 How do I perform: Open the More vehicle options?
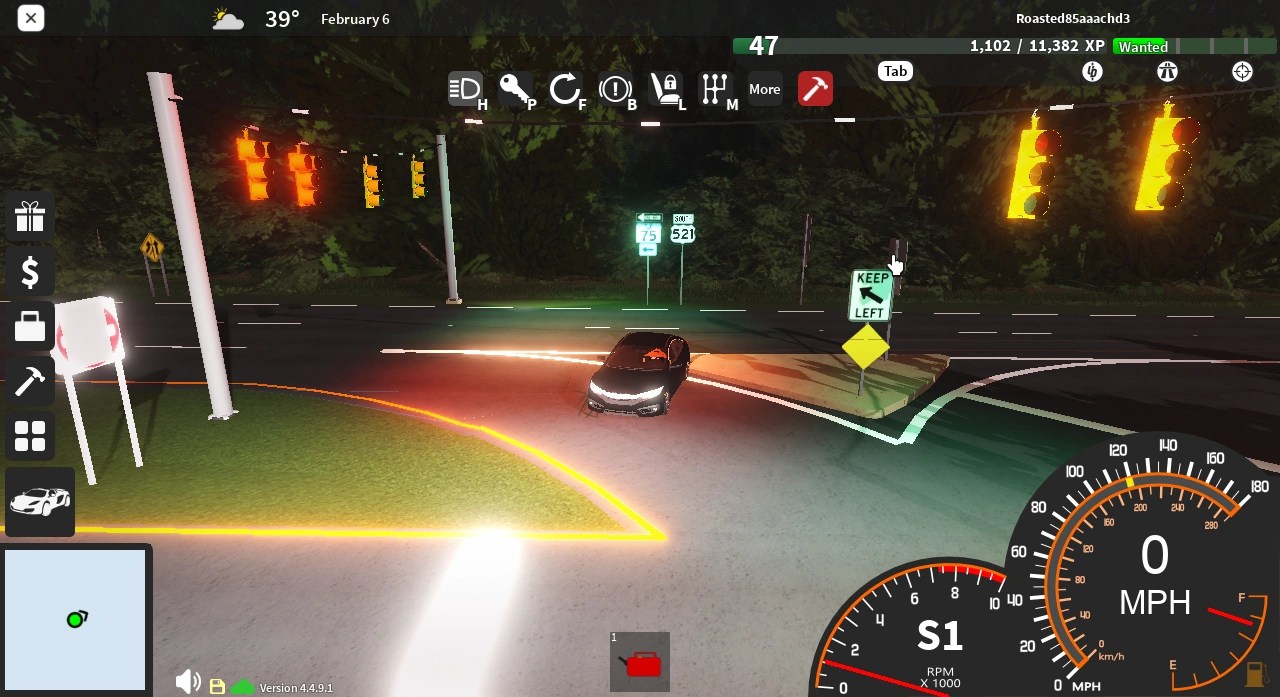click(x=765, y=89)
